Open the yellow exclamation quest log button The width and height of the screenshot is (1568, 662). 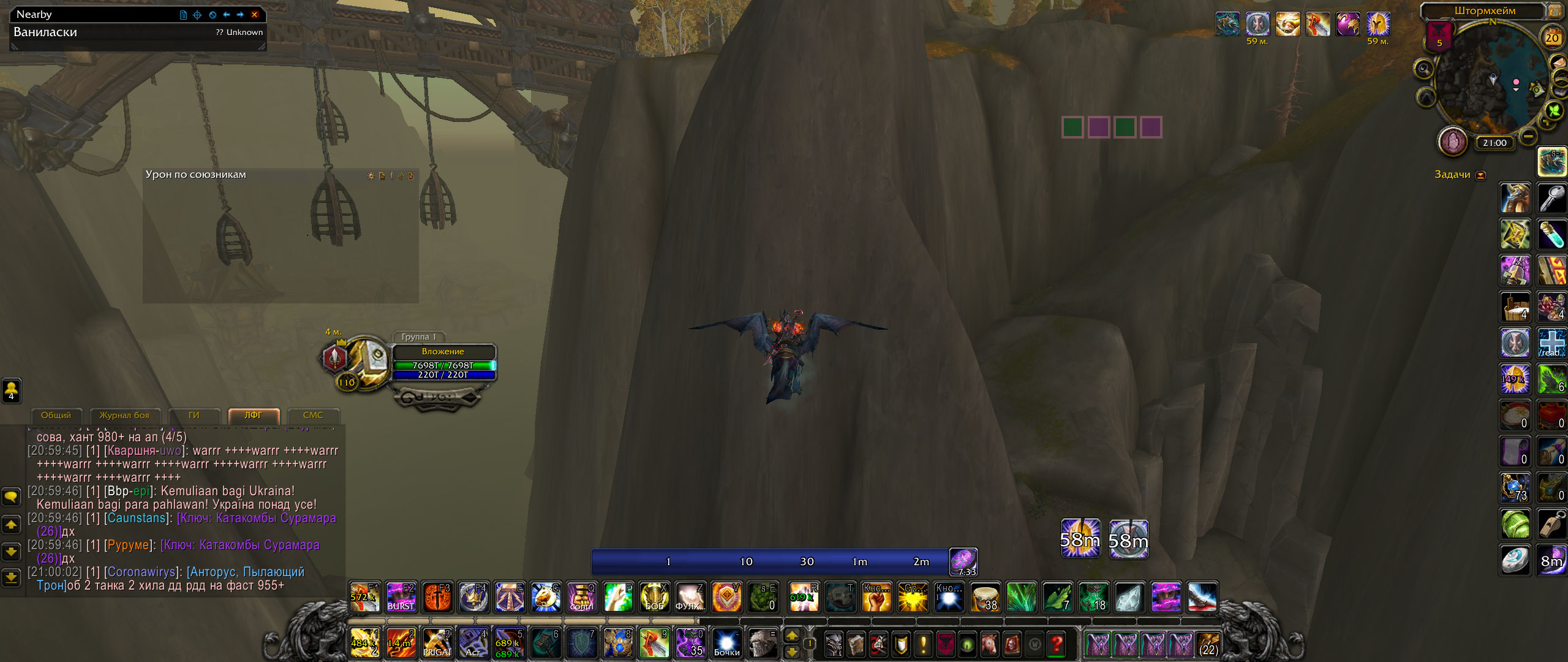point(923,645)
